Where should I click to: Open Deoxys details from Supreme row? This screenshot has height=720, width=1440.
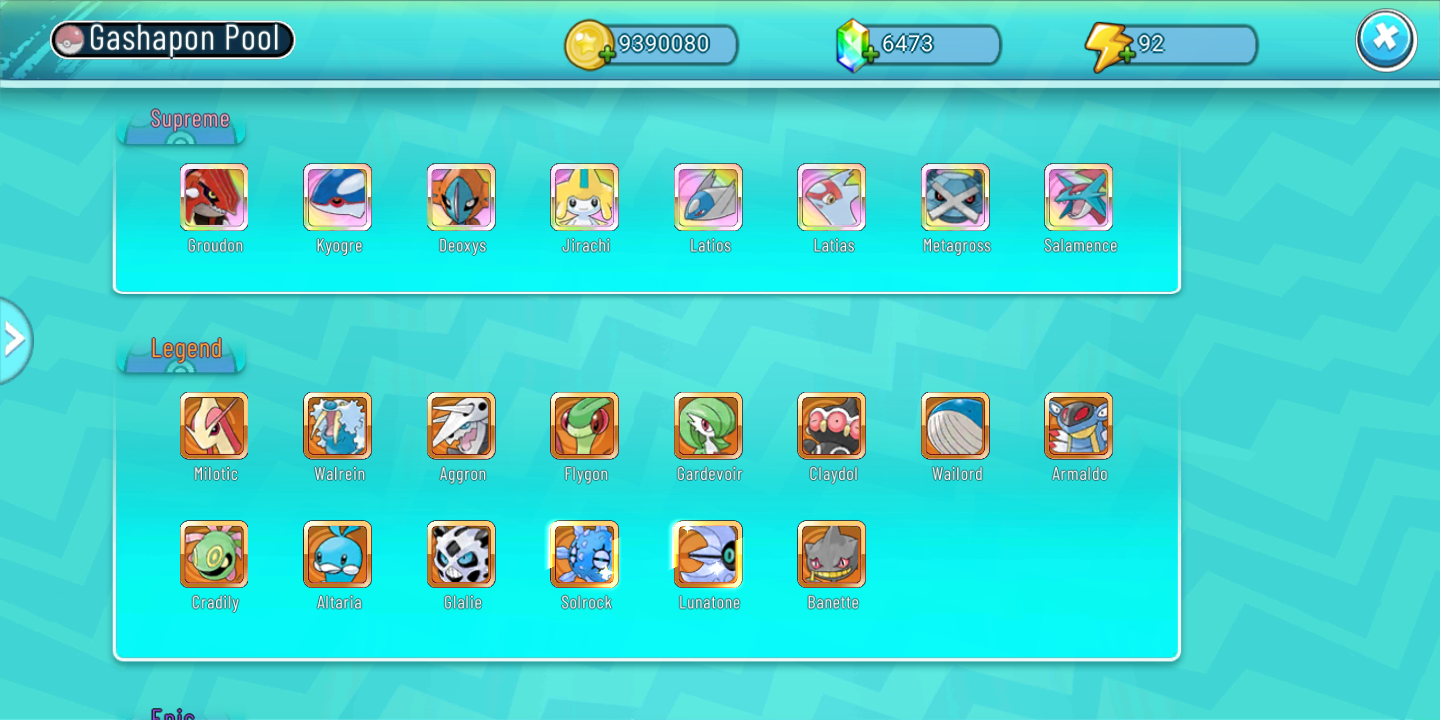461,197
